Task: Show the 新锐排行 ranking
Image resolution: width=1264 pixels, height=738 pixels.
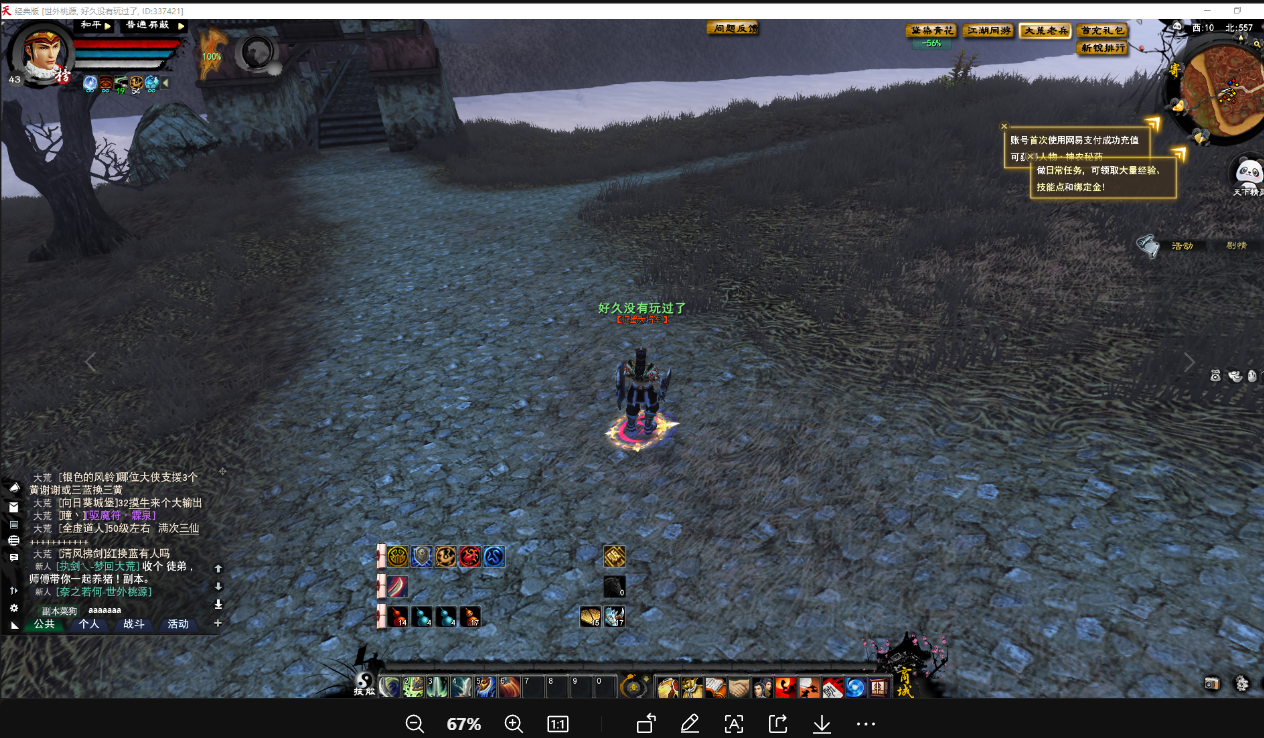Action: tap(1102, 48)
